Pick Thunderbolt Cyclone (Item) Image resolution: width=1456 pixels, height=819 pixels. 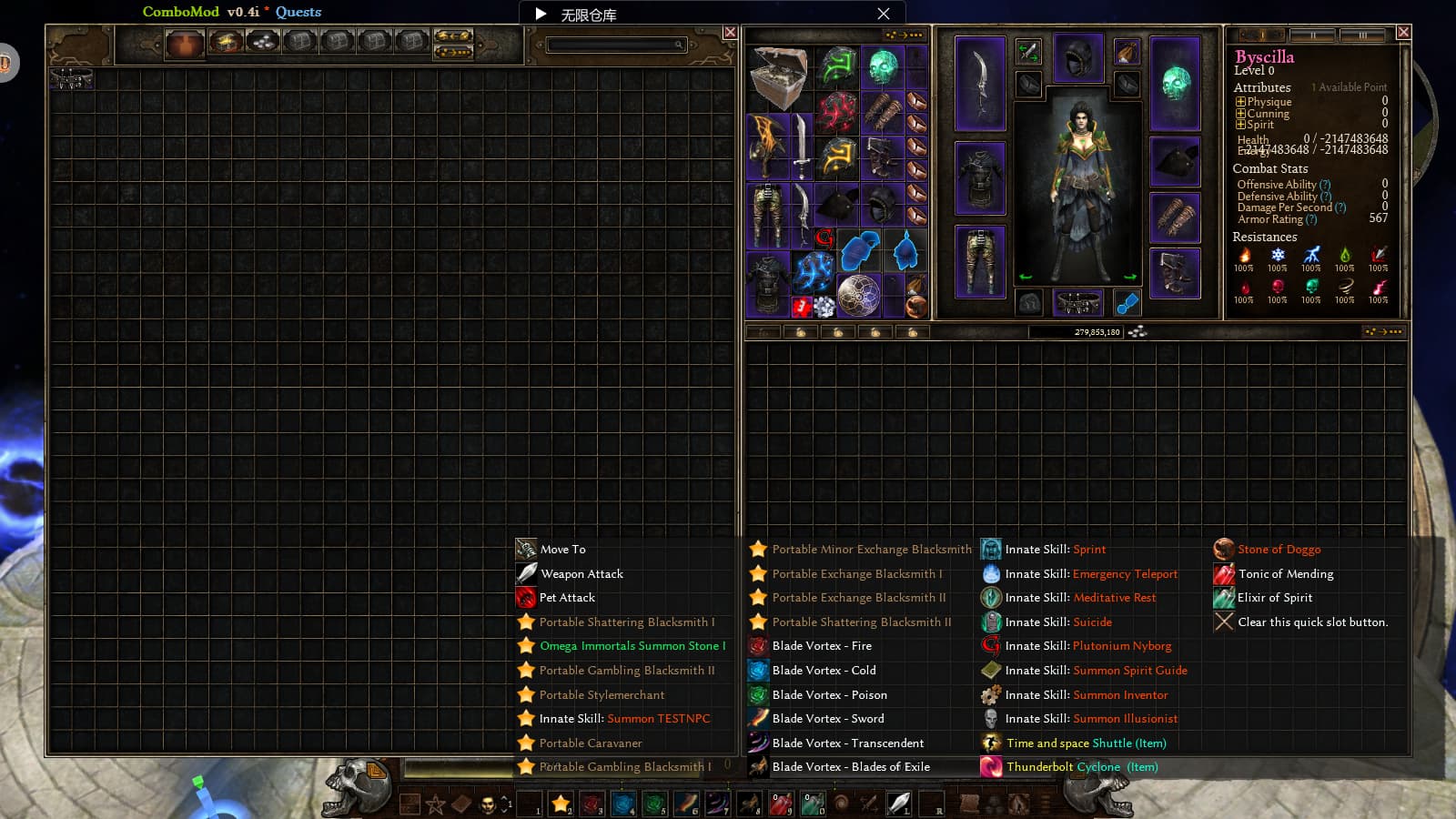(x=1081, y=767)
